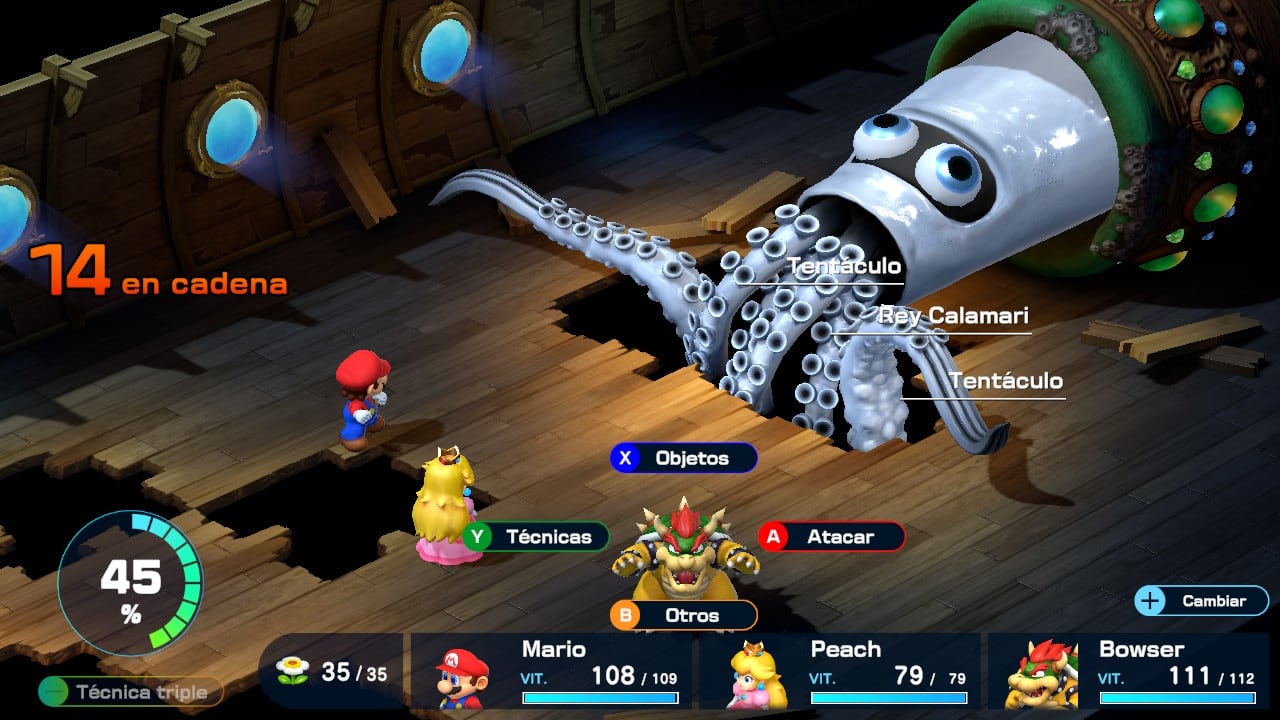Open the Objetos command menu
Image resolution: width=1280 pixels, height=720 pixels.
[684, 457]
